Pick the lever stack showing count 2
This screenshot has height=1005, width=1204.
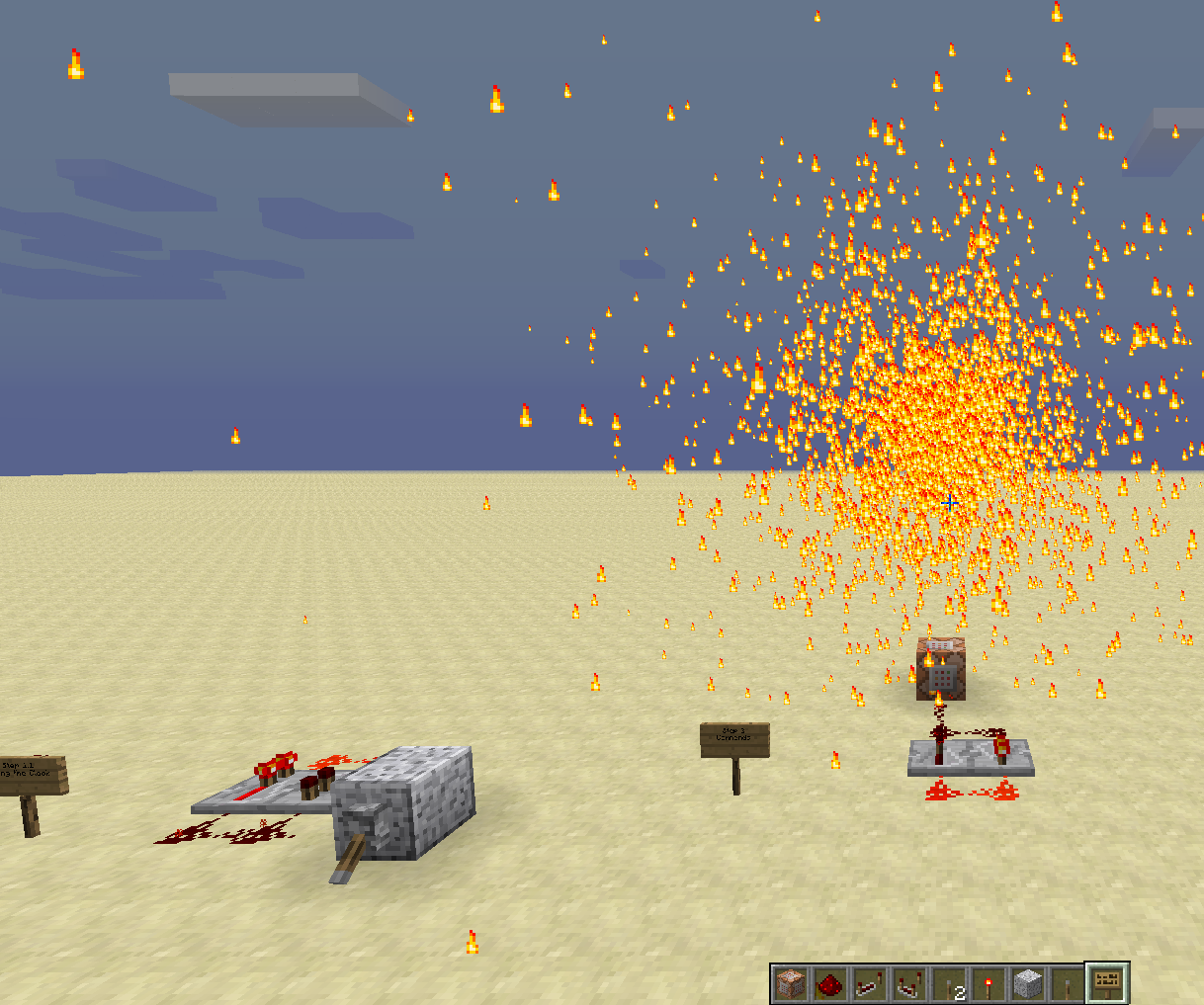click(949, 984)
